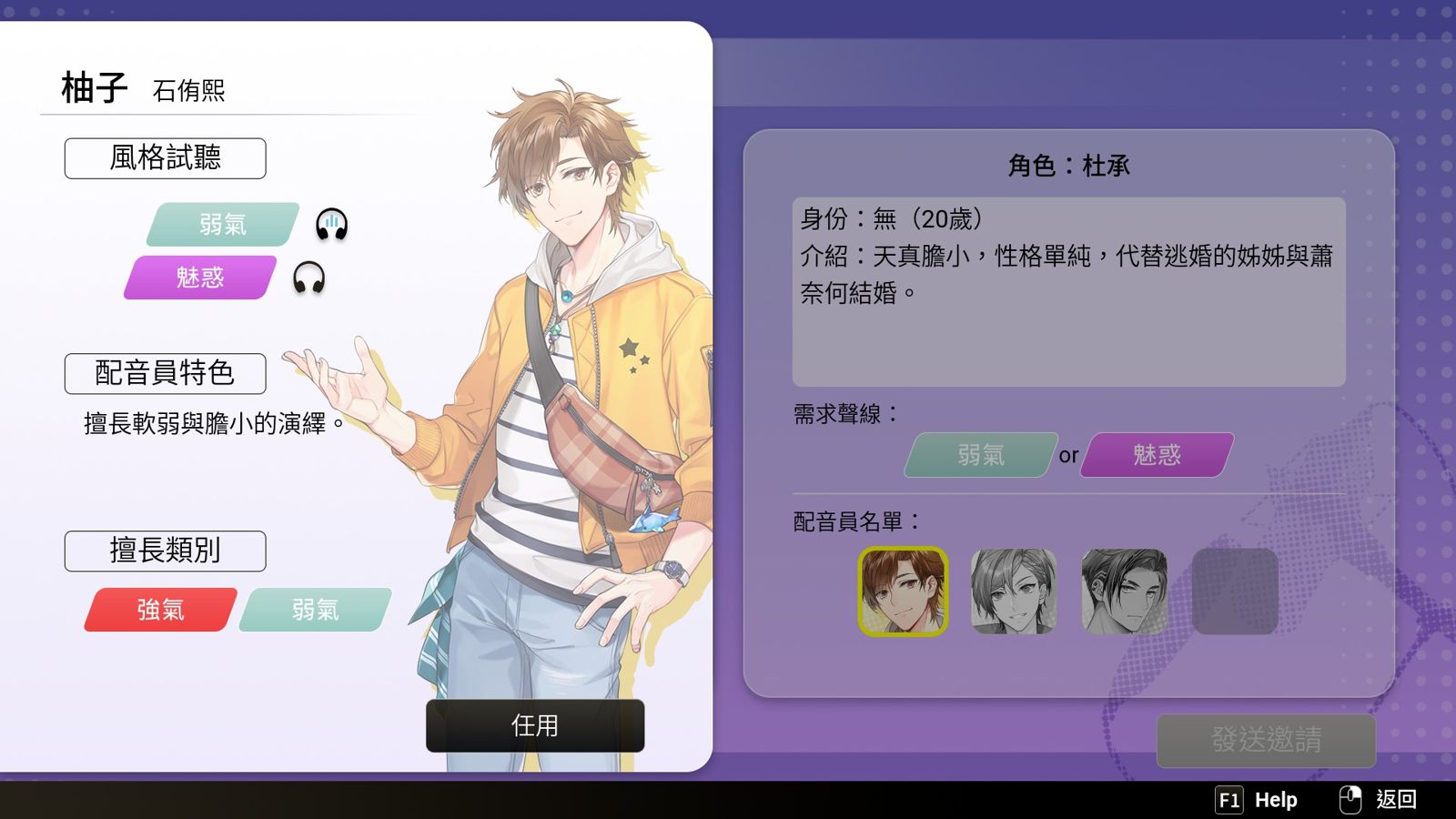The width and height of the screenshot is (1456, 819).
Task: Select the red 強氣 specialty tag
Action: (161, 610)
